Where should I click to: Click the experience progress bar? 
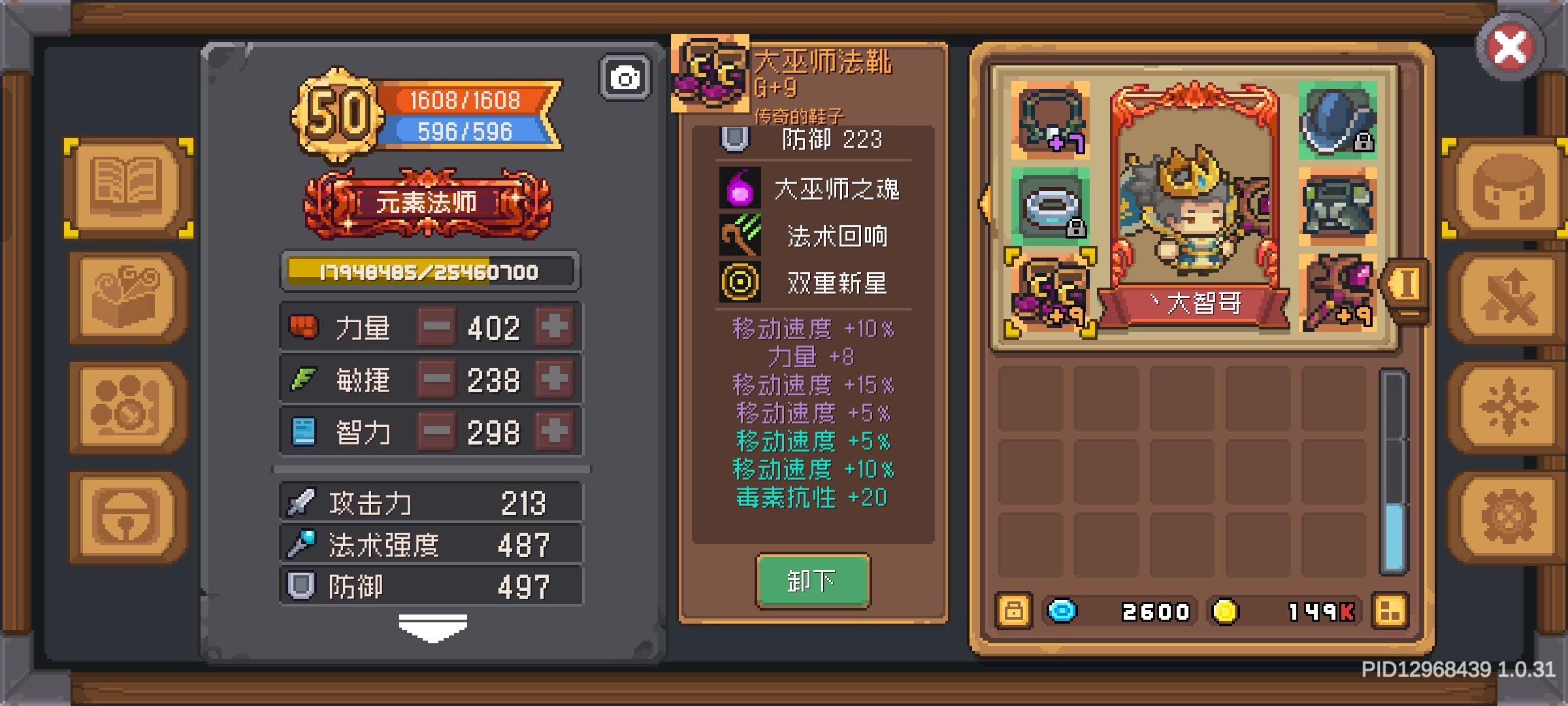429,270
